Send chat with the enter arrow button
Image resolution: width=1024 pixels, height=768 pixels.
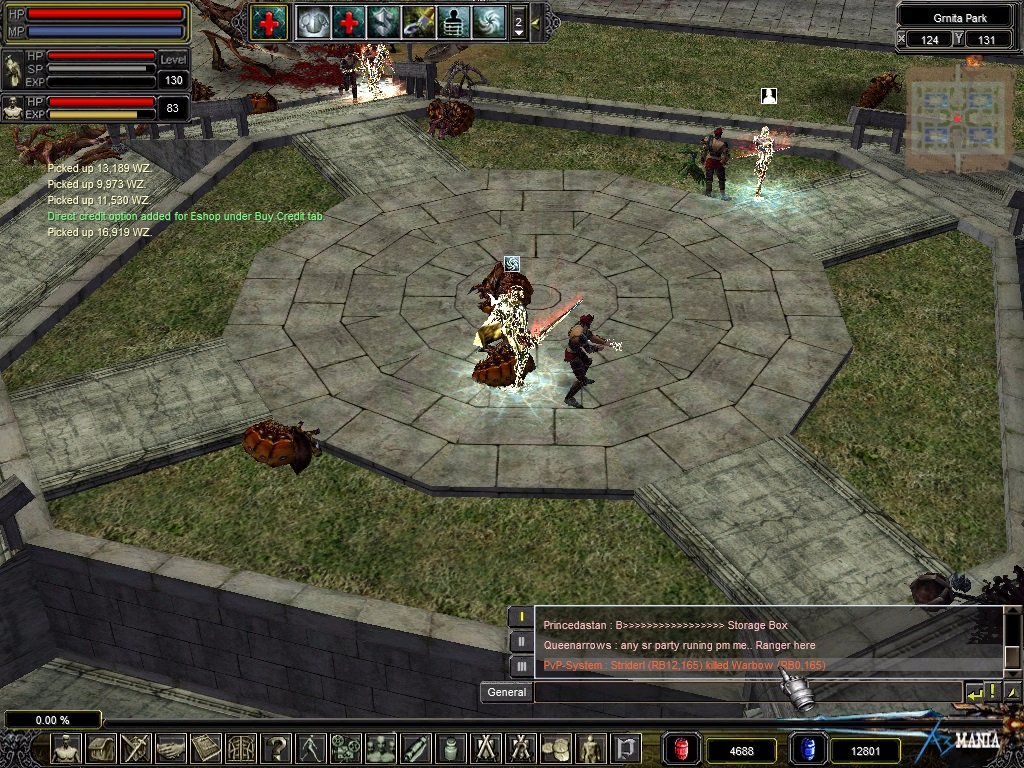coord(974,692)
